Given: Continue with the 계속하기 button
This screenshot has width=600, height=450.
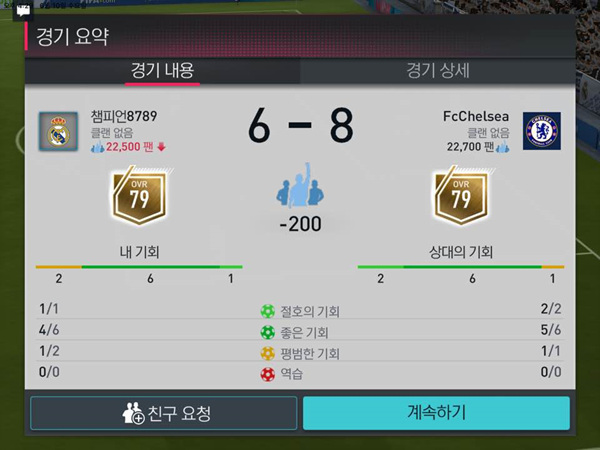Looking at the screenshot, I should (436, 413).
